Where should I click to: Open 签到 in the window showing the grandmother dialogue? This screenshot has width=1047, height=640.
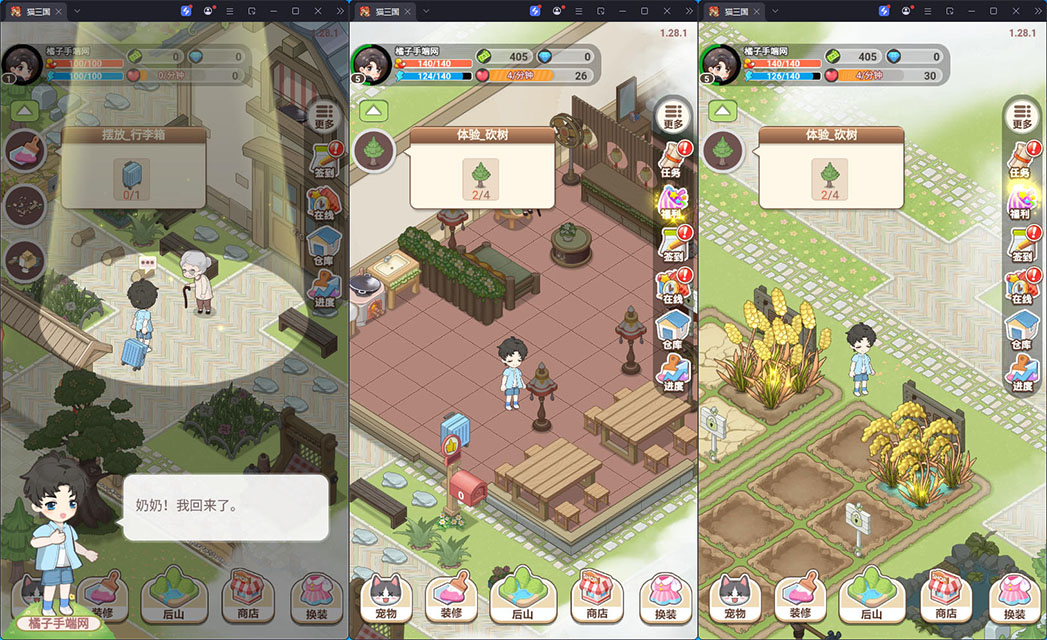point(322,162)
